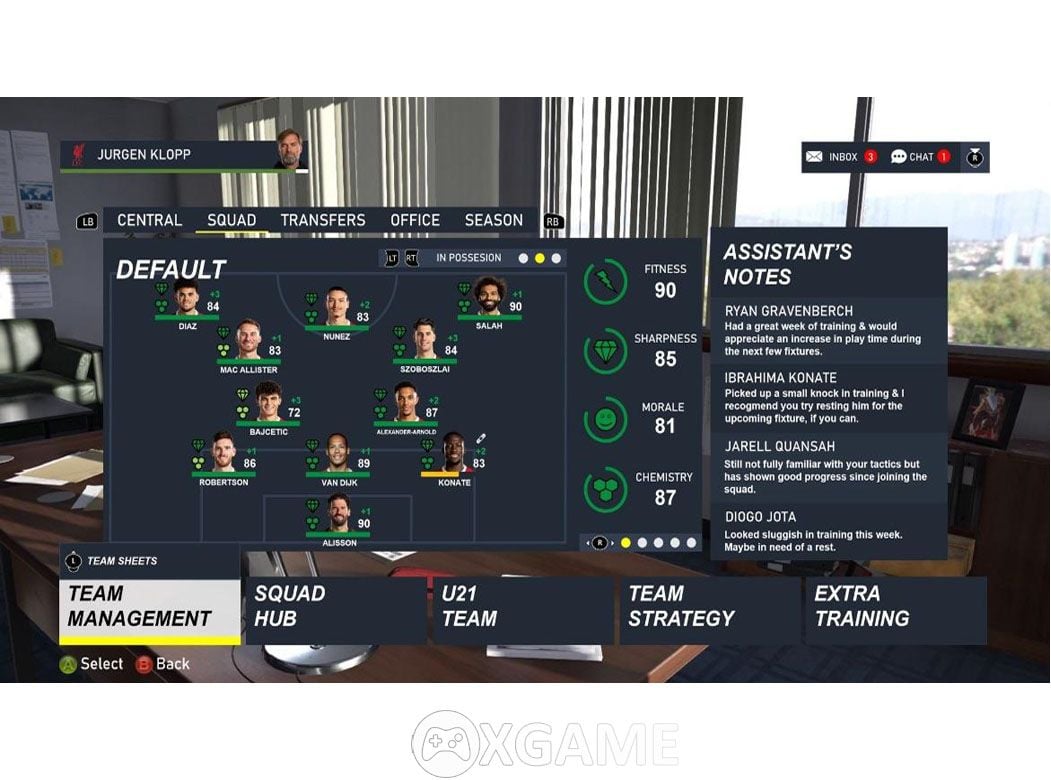Select the U21 Team tile

523,607
